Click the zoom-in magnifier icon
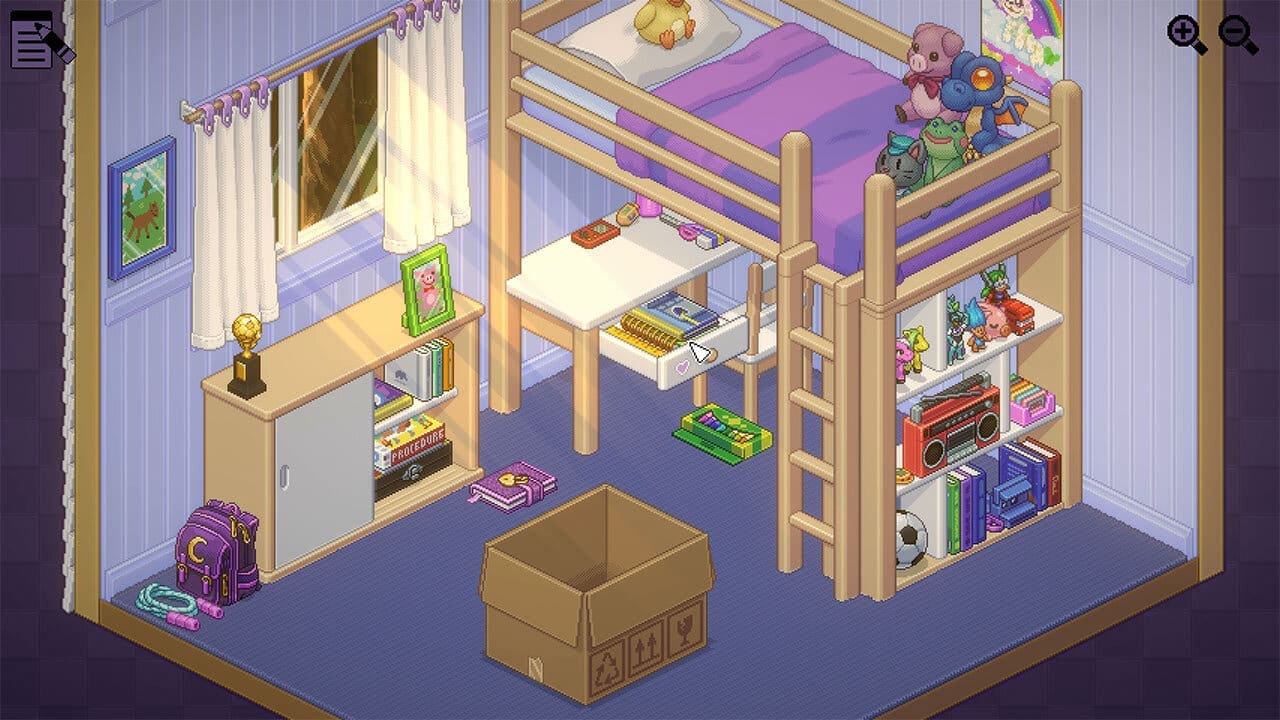Image resolution: width=1280 pixels, height=720 pixels. coord(1183,32)
